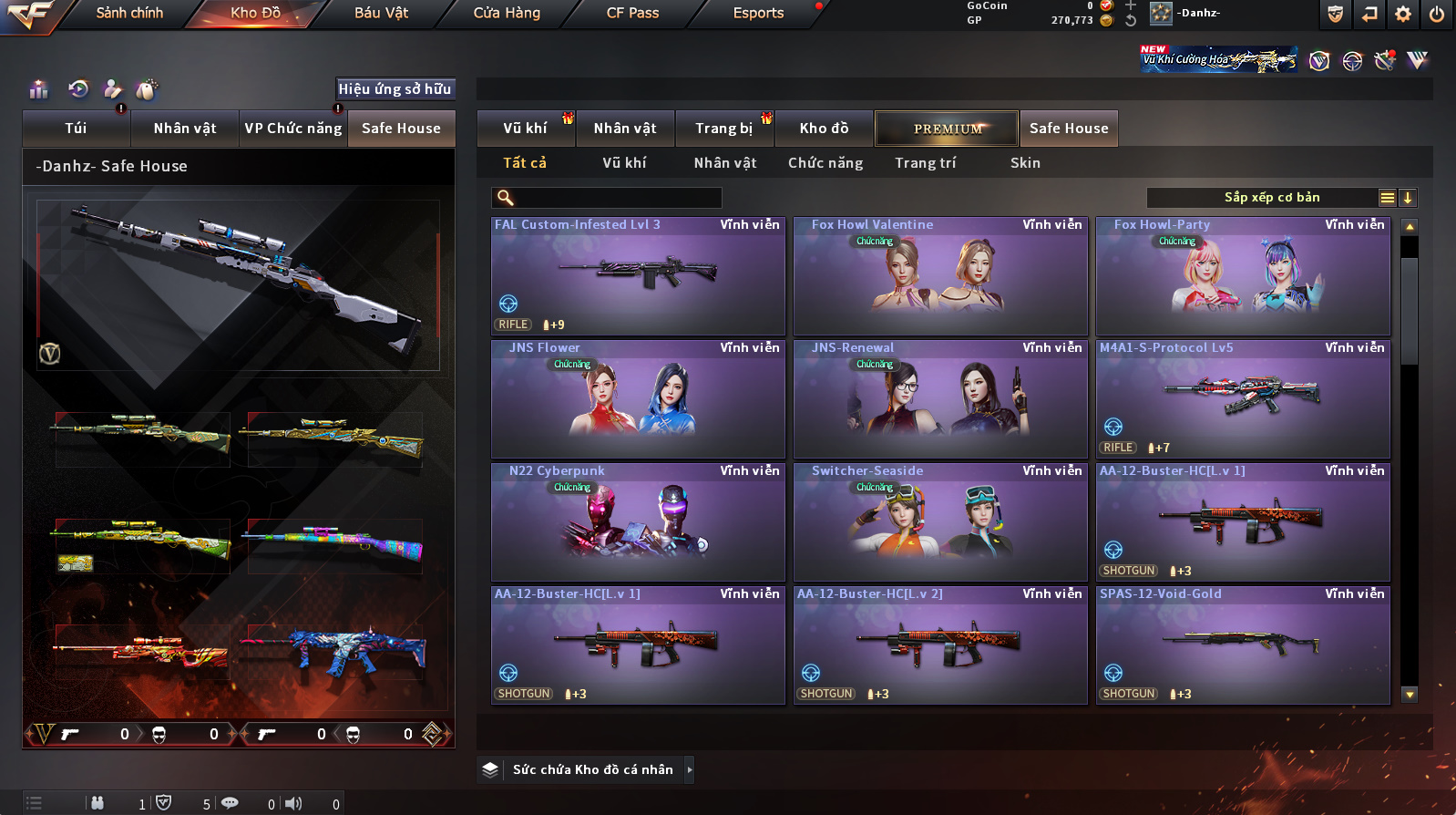Open the Sắp xếp cơ bản sort dropdown

1272,198
